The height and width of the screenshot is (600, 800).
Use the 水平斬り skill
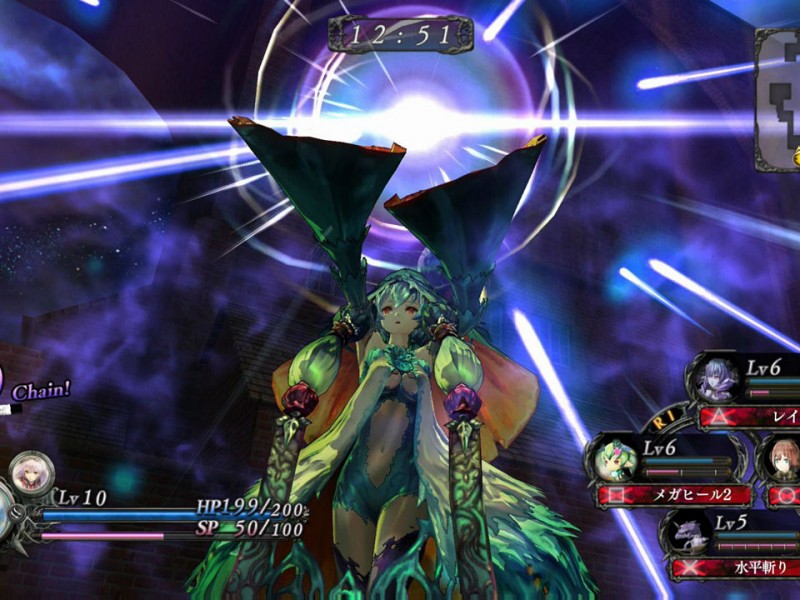pyautogui.click(x=735, y=568)
